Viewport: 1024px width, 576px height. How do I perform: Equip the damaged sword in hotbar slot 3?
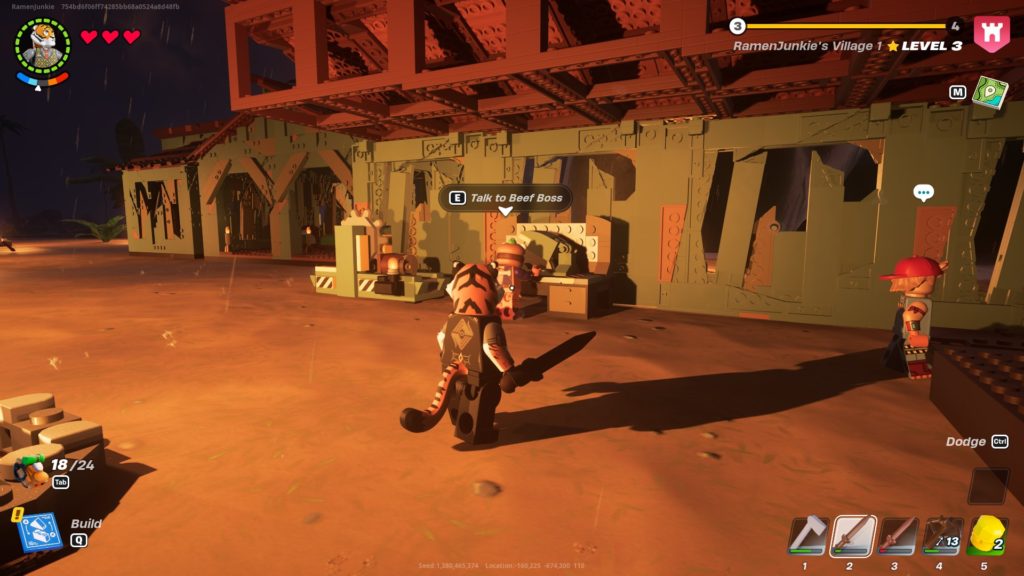pyautogui.click(x=898, y=535)
